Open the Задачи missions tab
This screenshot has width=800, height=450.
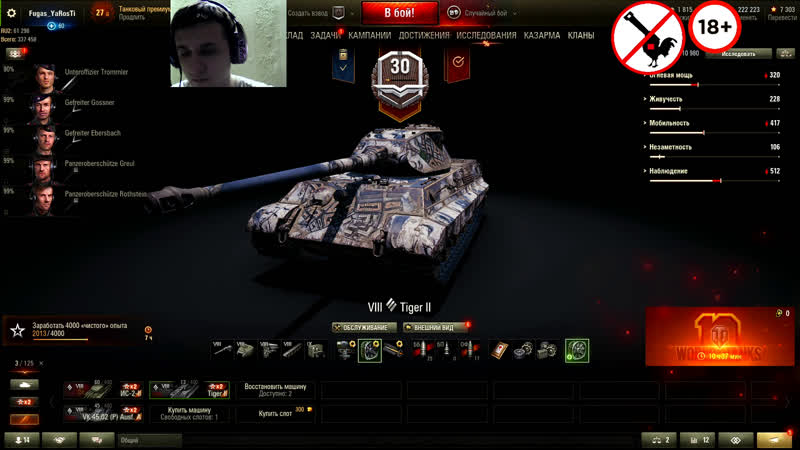[x=325, y=35]
